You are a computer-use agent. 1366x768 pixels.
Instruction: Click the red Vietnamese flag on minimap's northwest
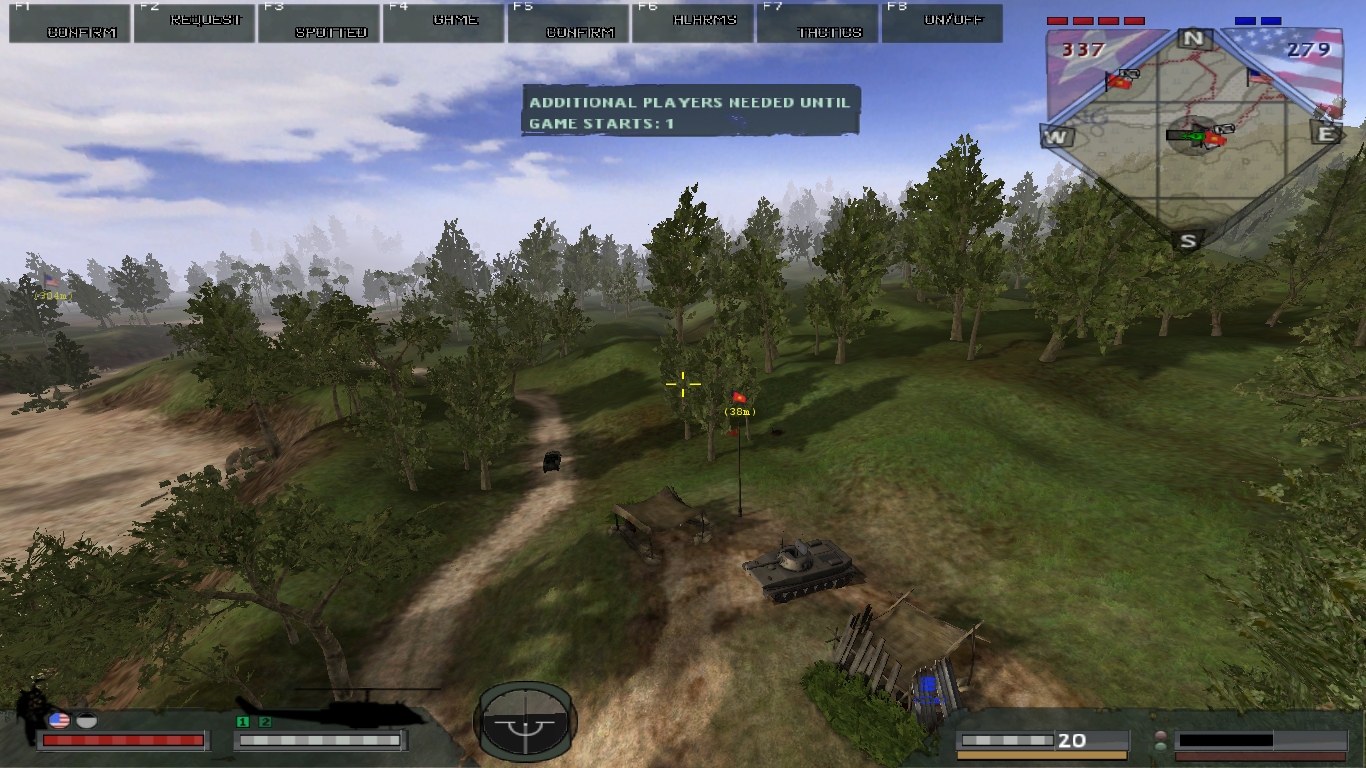pyautogui.click(x=1118, y=80)
